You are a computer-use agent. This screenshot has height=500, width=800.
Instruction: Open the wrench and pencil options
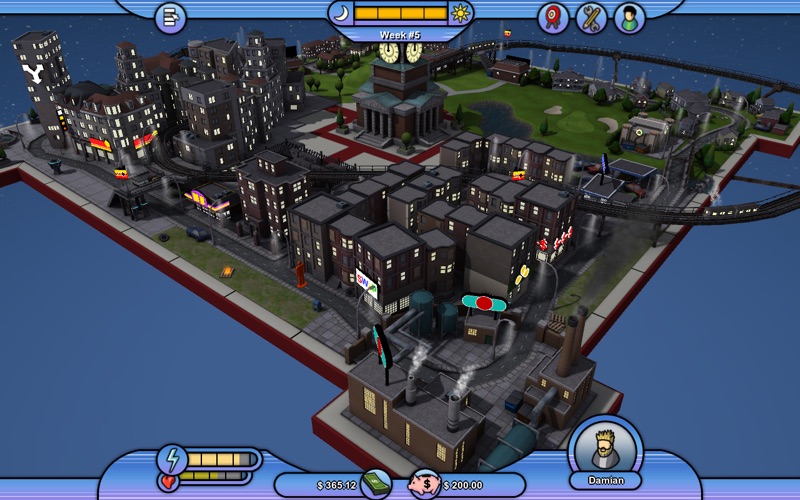[x=592, y=17]
